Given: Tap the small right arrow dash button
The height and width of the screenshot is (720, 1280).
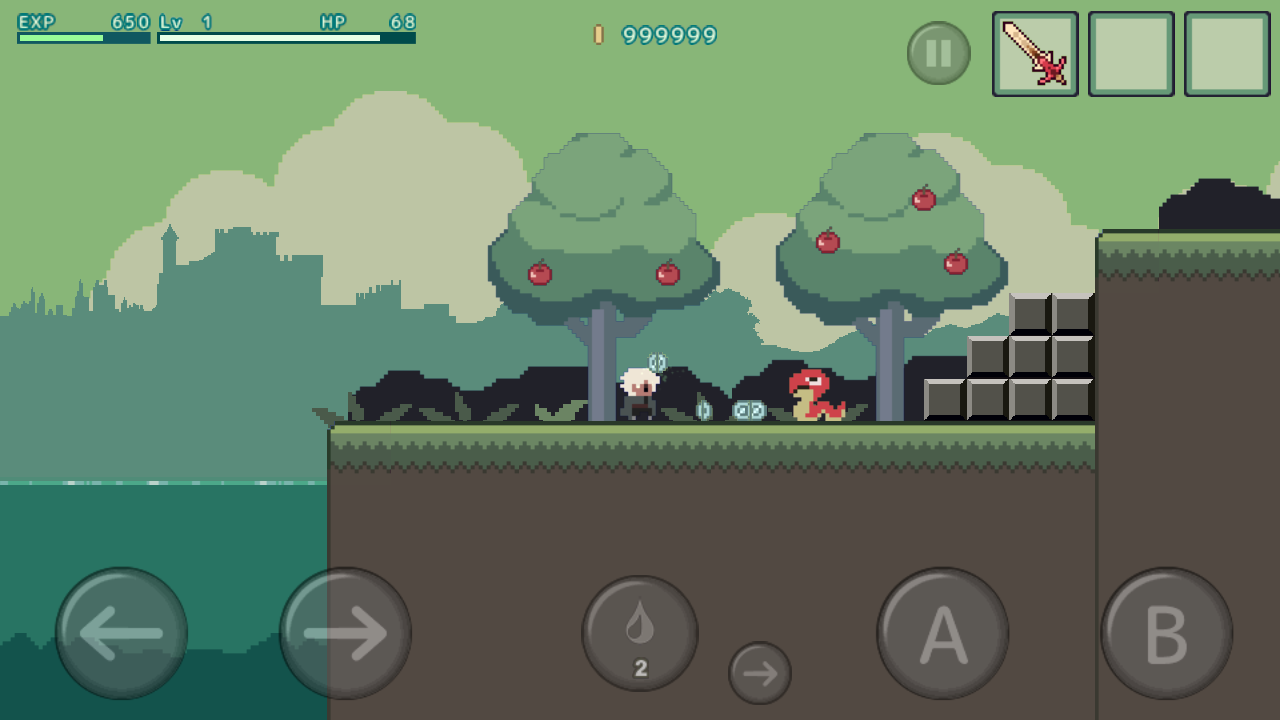Looking at the screenshot, I should click(x=760, y=673).
